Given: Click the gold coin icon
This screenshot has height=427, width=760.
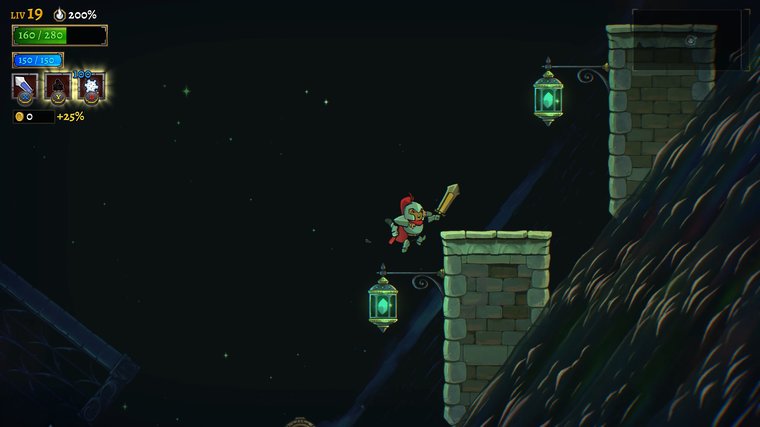Looking at the screenshot, I should click(x=19, y=117).
